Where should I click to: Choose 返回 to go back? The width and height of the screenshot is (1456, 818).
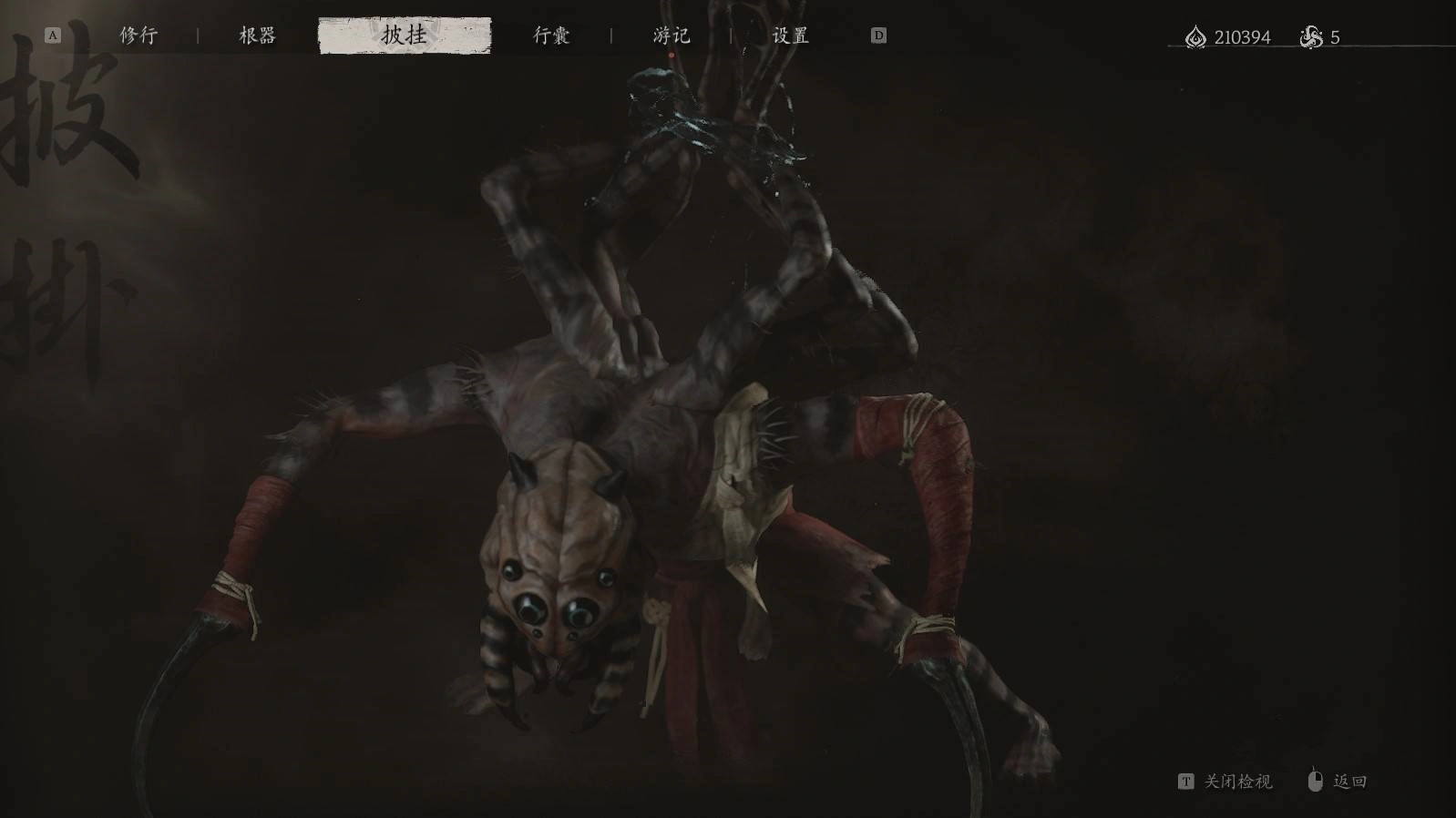click(x=1348, y=782)
